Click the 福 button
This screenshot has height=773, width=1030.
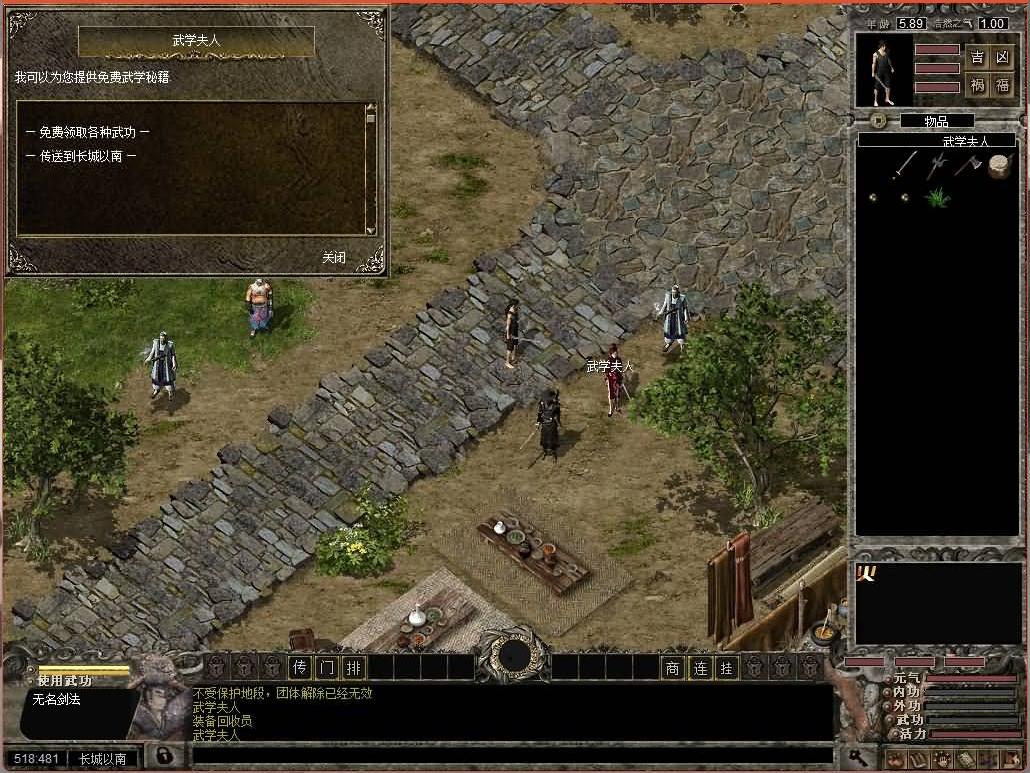tap(1002, 85)
